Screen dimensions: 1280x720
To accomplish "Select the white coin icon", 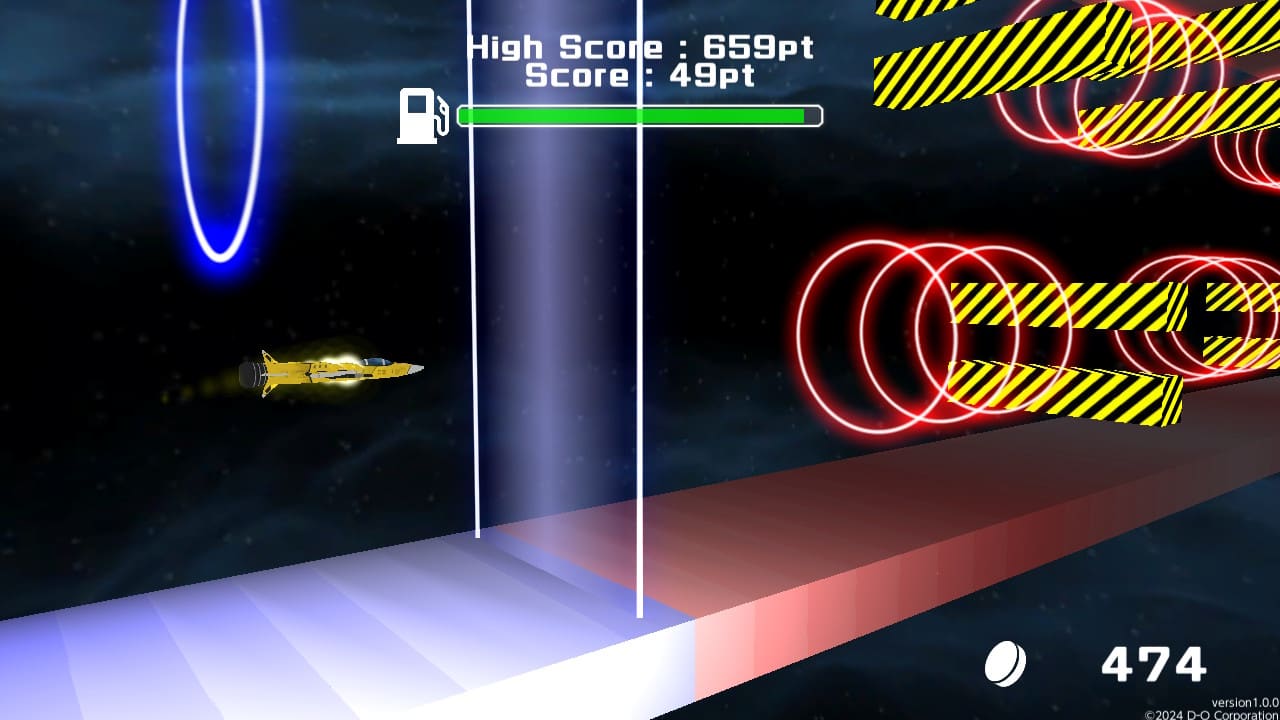I will pos(1007,660).
